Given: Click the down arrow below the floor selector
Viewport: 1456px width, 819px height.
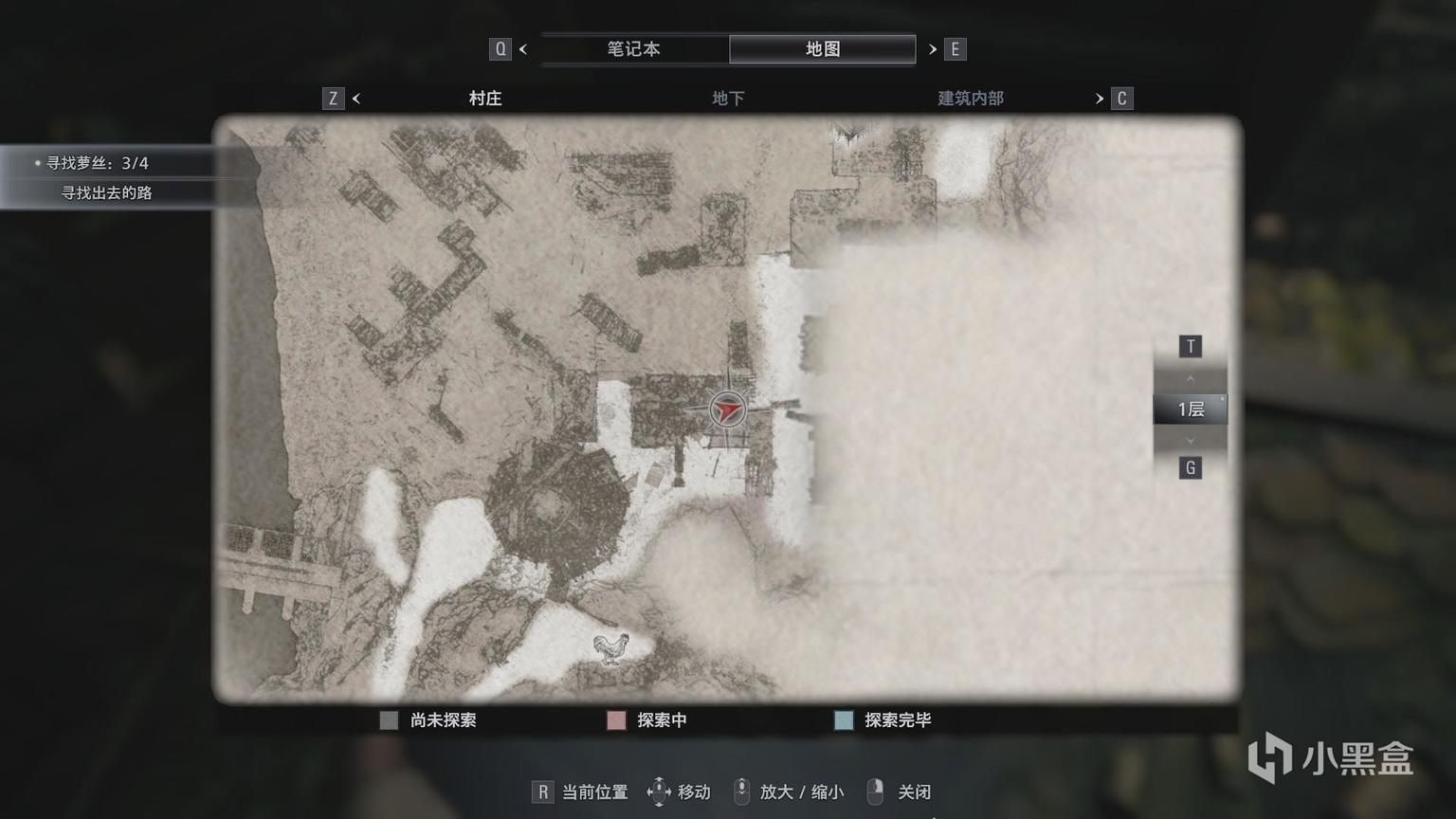Looking at the screenshot, I should pos(1190,440).
